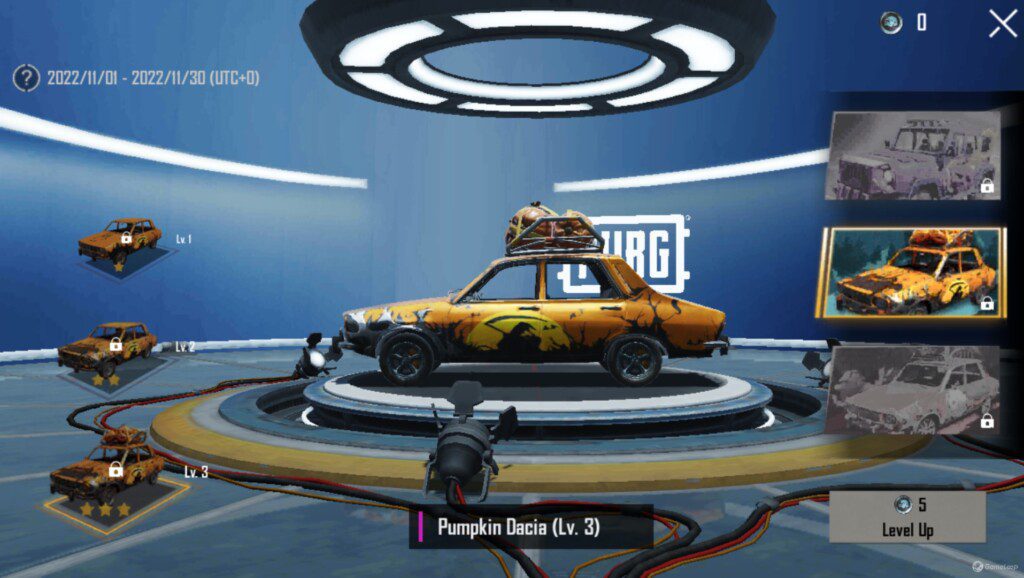
Task: Tap the Level Up button
Action: (x=907, y=516)
